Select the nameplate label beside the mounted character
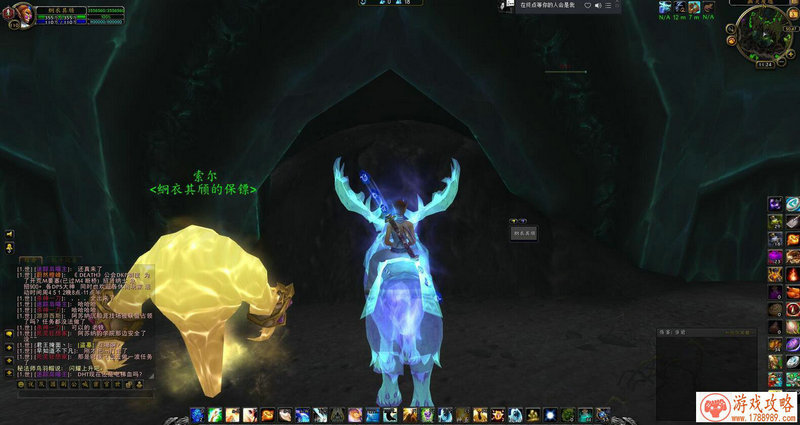 (525, 232)
